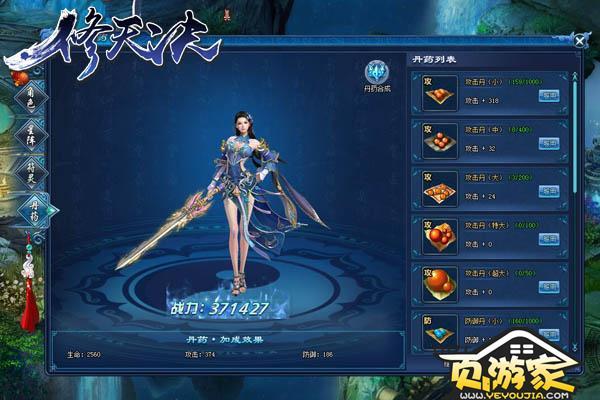Select the 攻击丹(超大) pill icon
Screen dimensions: 600x400
(435, 283)
